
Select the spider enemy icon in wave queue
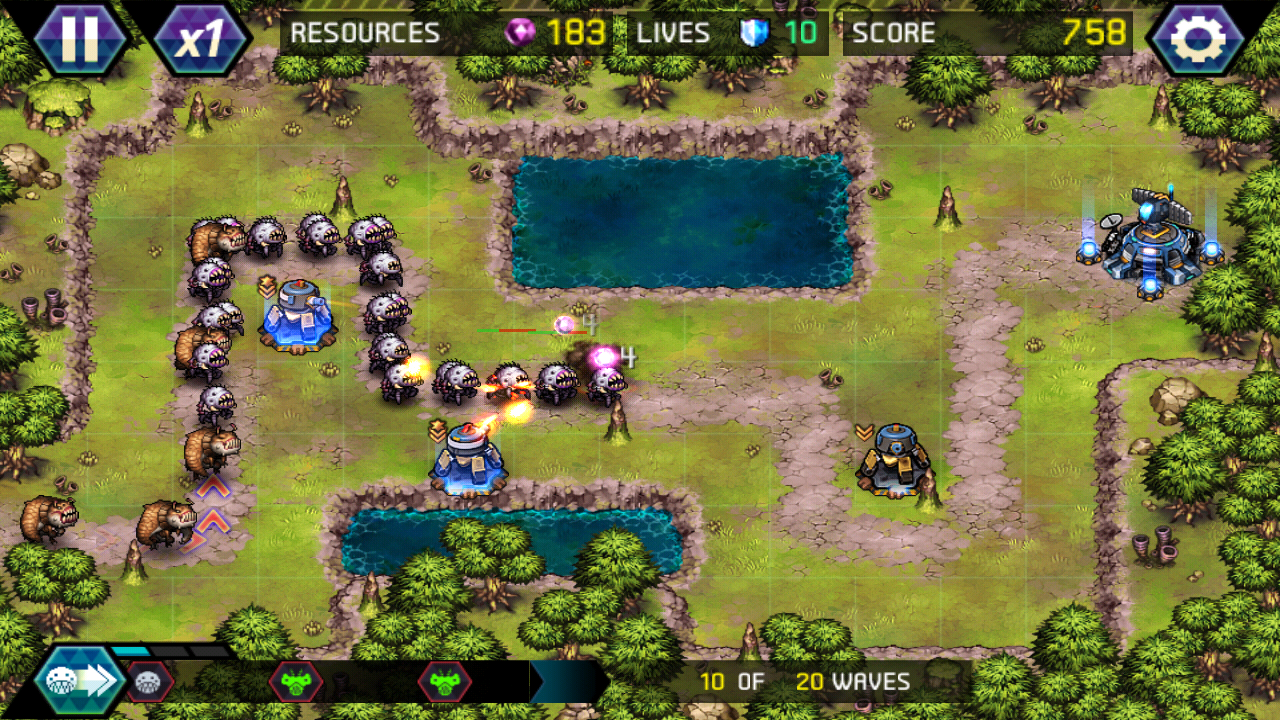coord(148,681)
